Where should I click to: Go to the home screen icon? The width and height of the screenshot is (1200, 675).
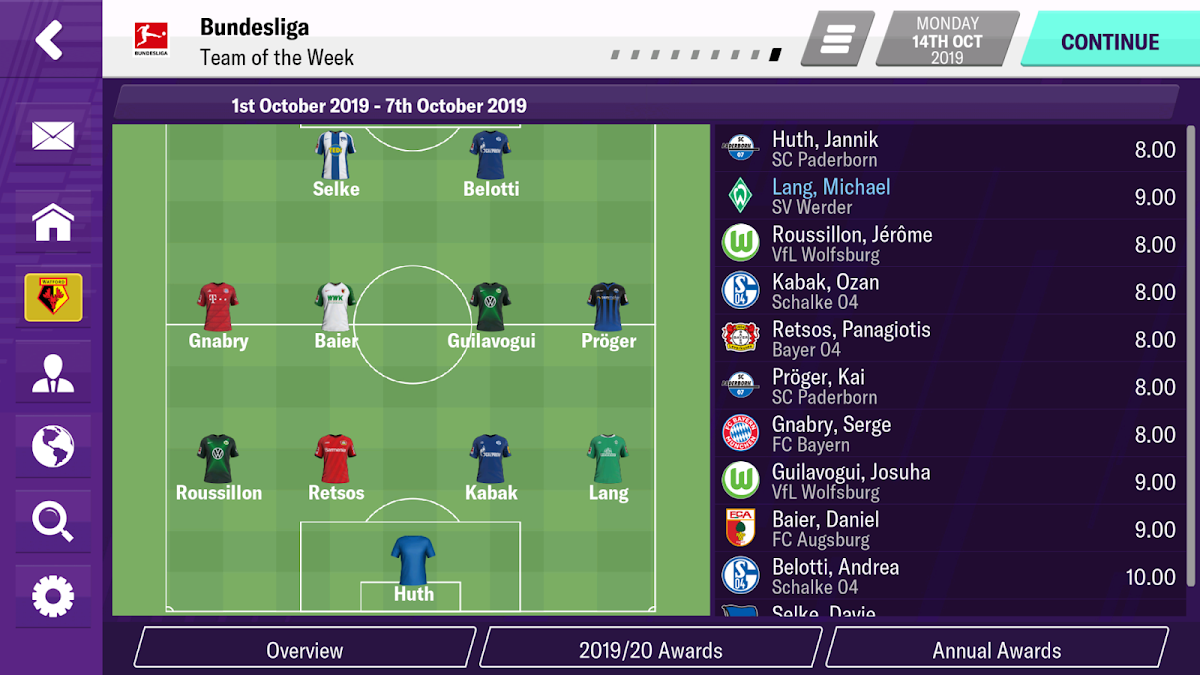[52, 222]
